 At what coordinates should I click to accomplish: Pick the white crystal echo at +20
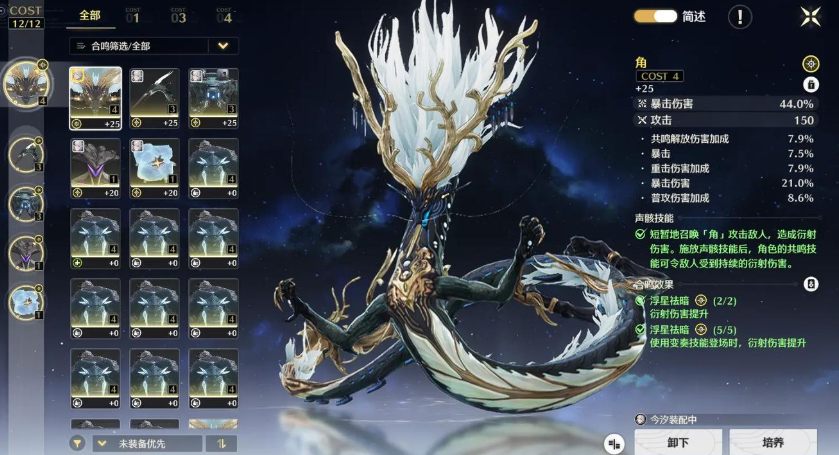click(x=154, y=168)
